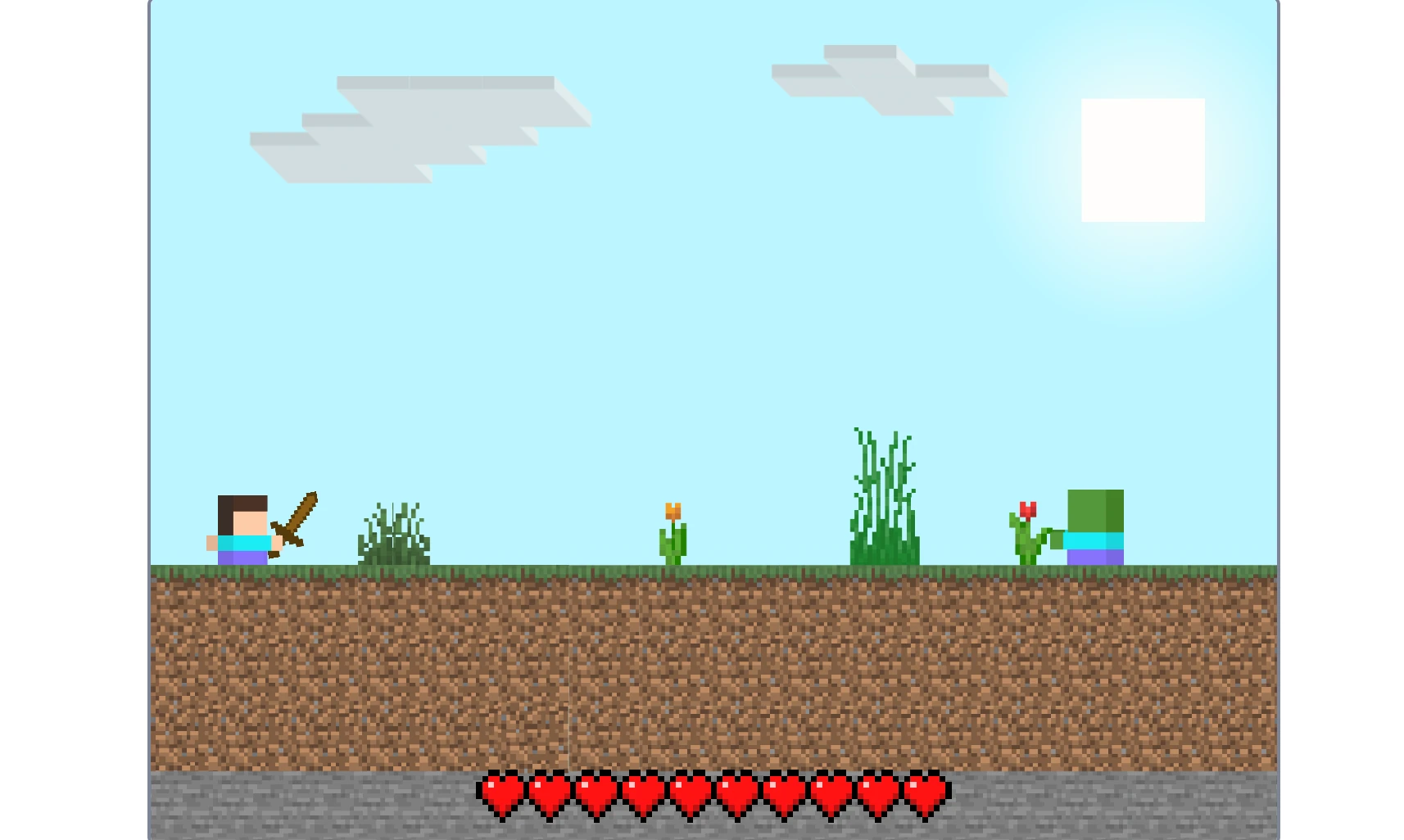
Task: Click the first heart in the health bar
Action: (x=500, y=790)
